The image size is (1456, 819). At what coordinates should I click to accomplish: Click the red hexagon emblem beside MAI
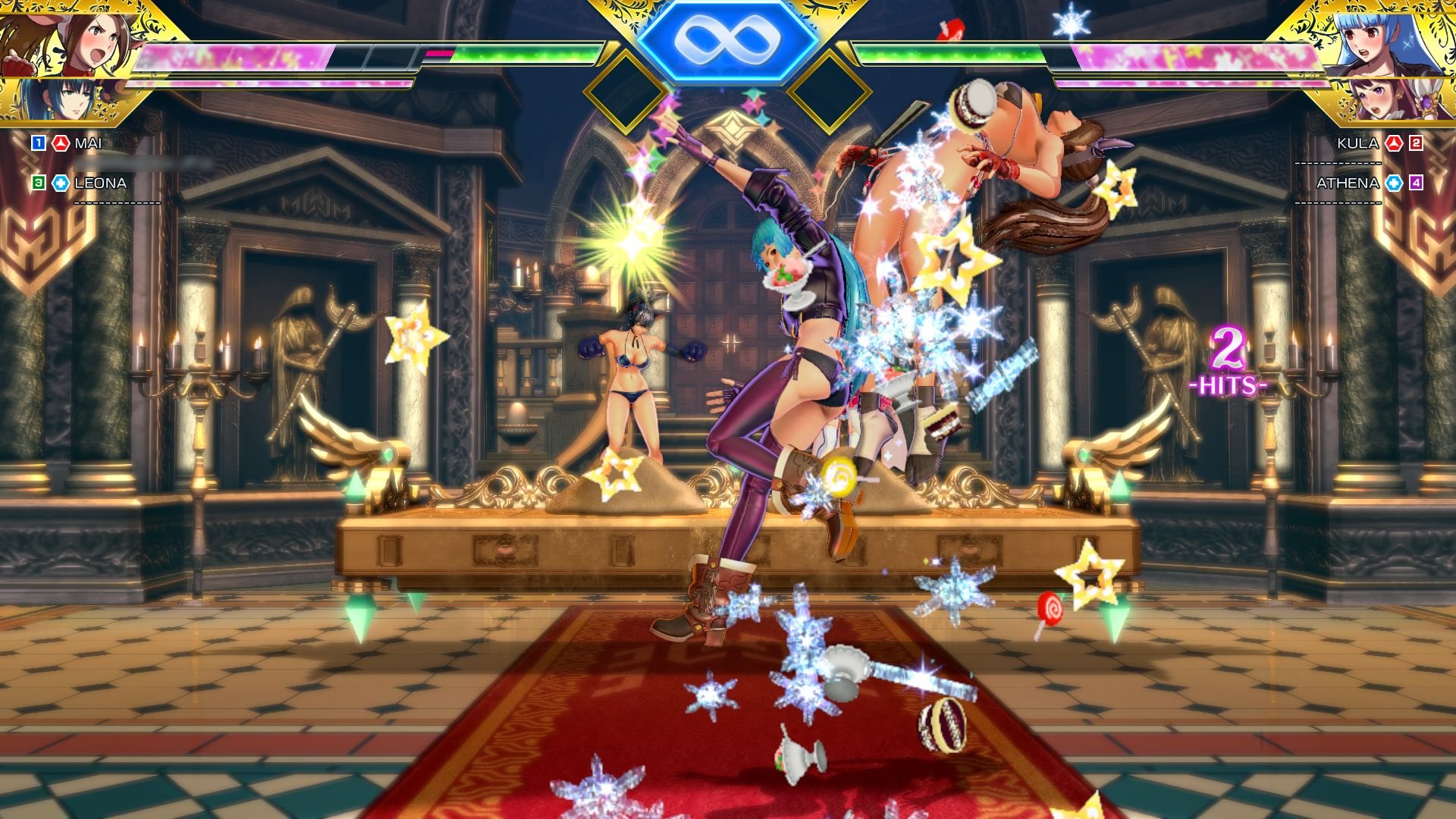pos(60,142)
